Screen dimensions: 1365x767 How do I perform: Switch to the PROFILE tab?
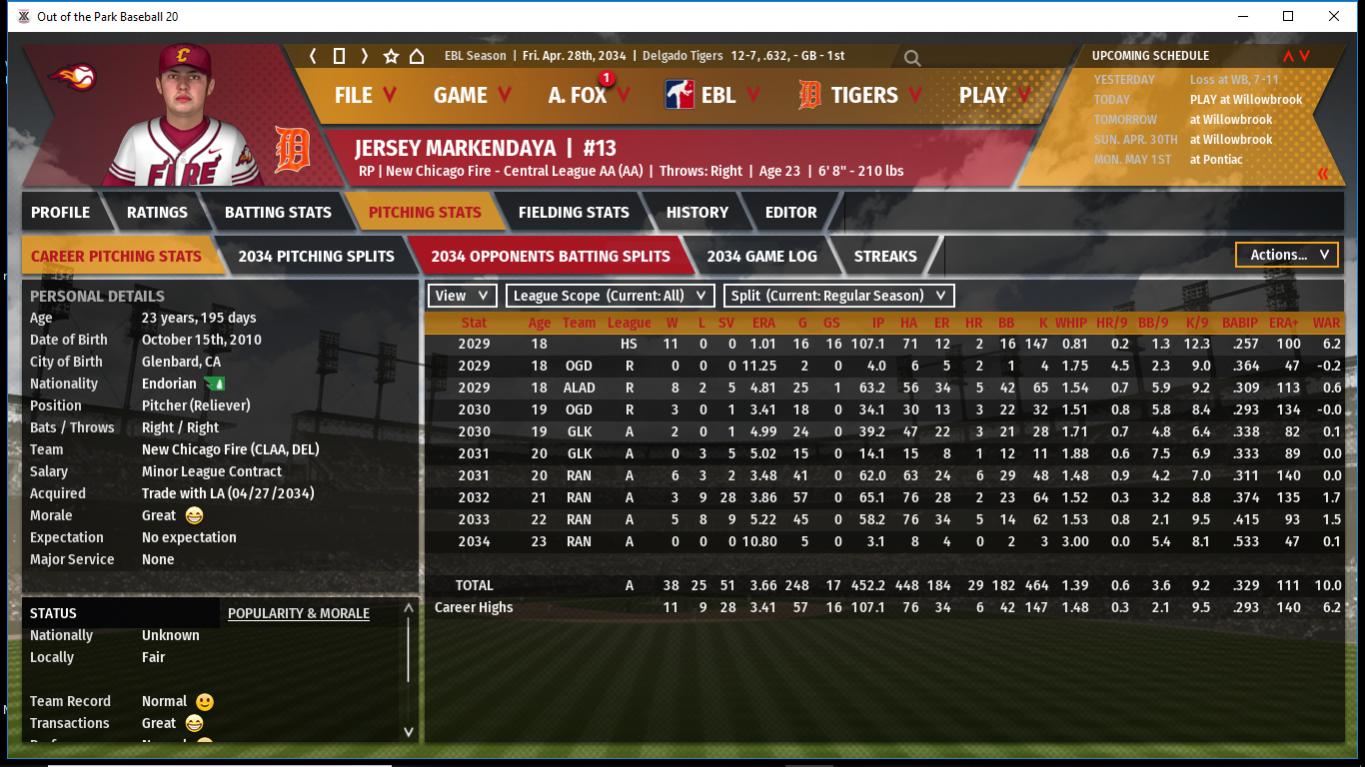(60, 212)
